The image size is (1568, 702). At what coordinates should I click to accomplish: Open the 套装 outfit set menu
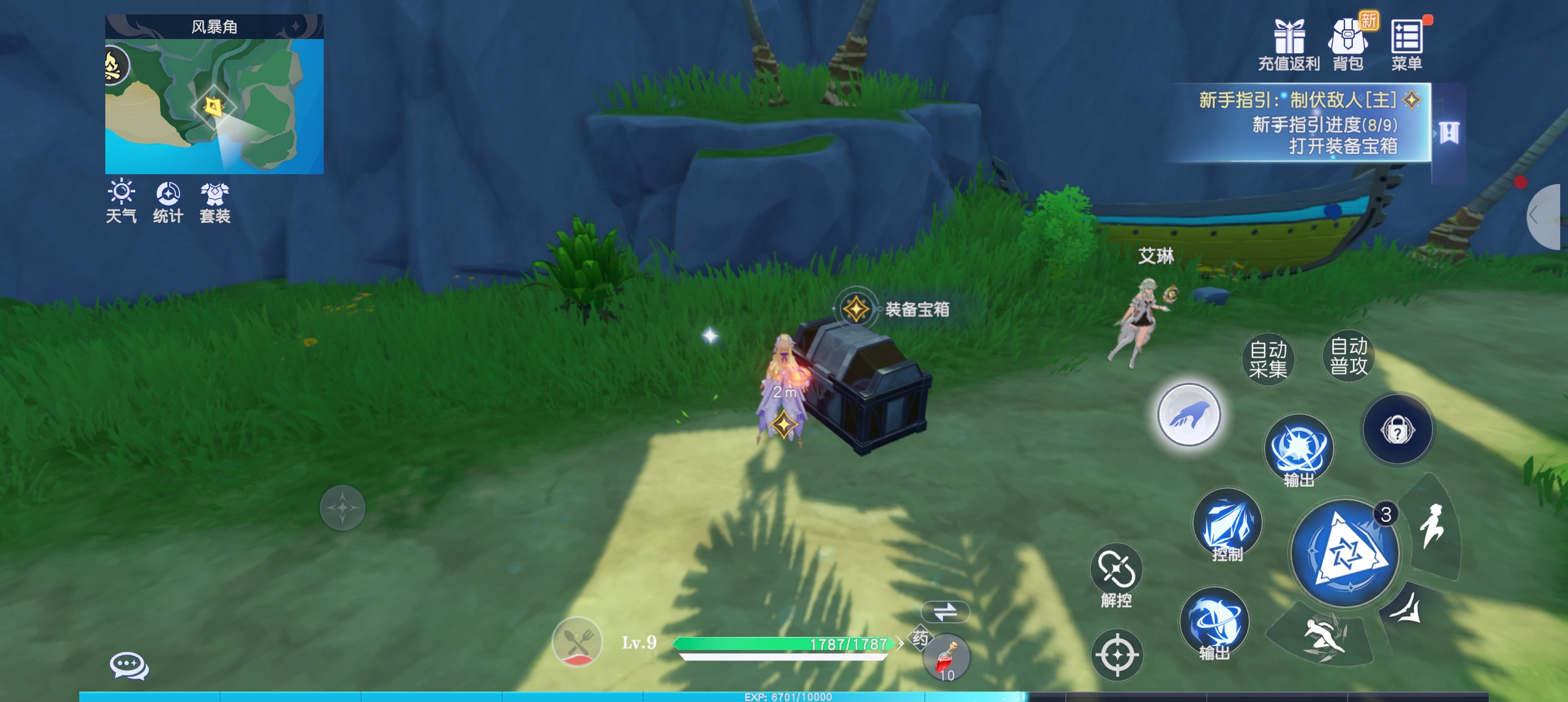point(215,201)
